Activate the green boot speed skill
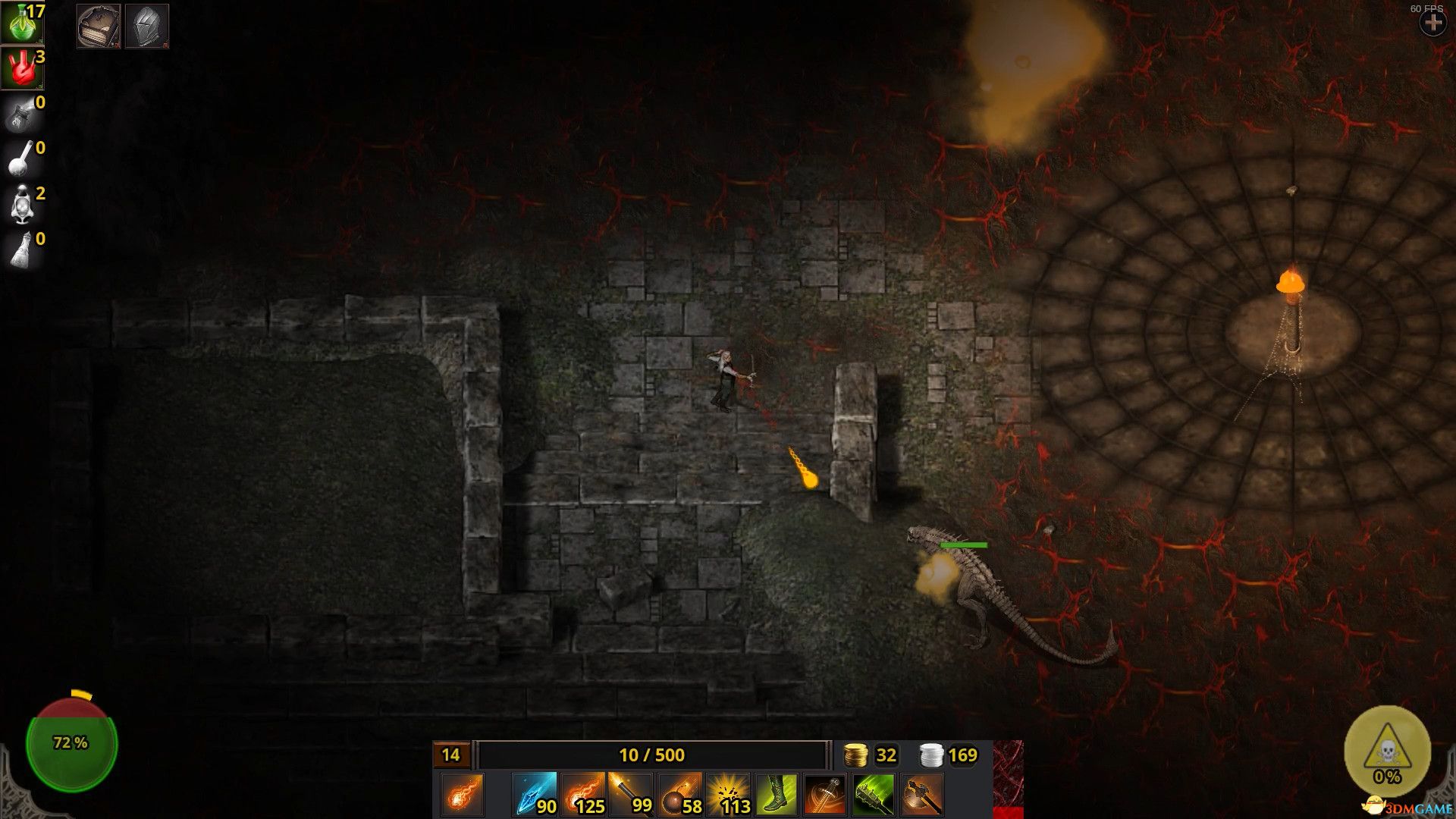 [777, 794]
